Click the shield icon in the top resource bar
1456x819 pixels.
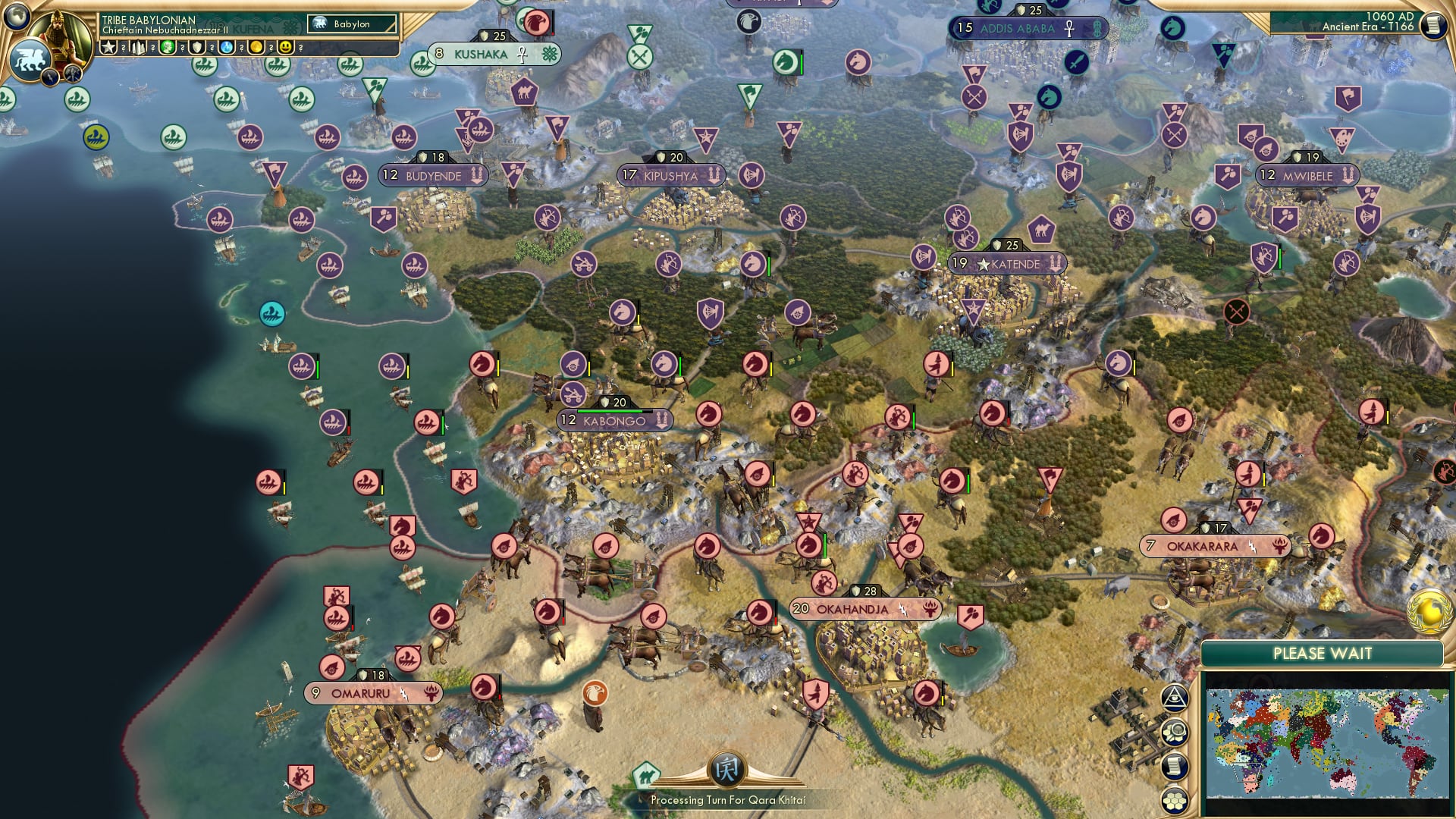(x=196, y=47)
